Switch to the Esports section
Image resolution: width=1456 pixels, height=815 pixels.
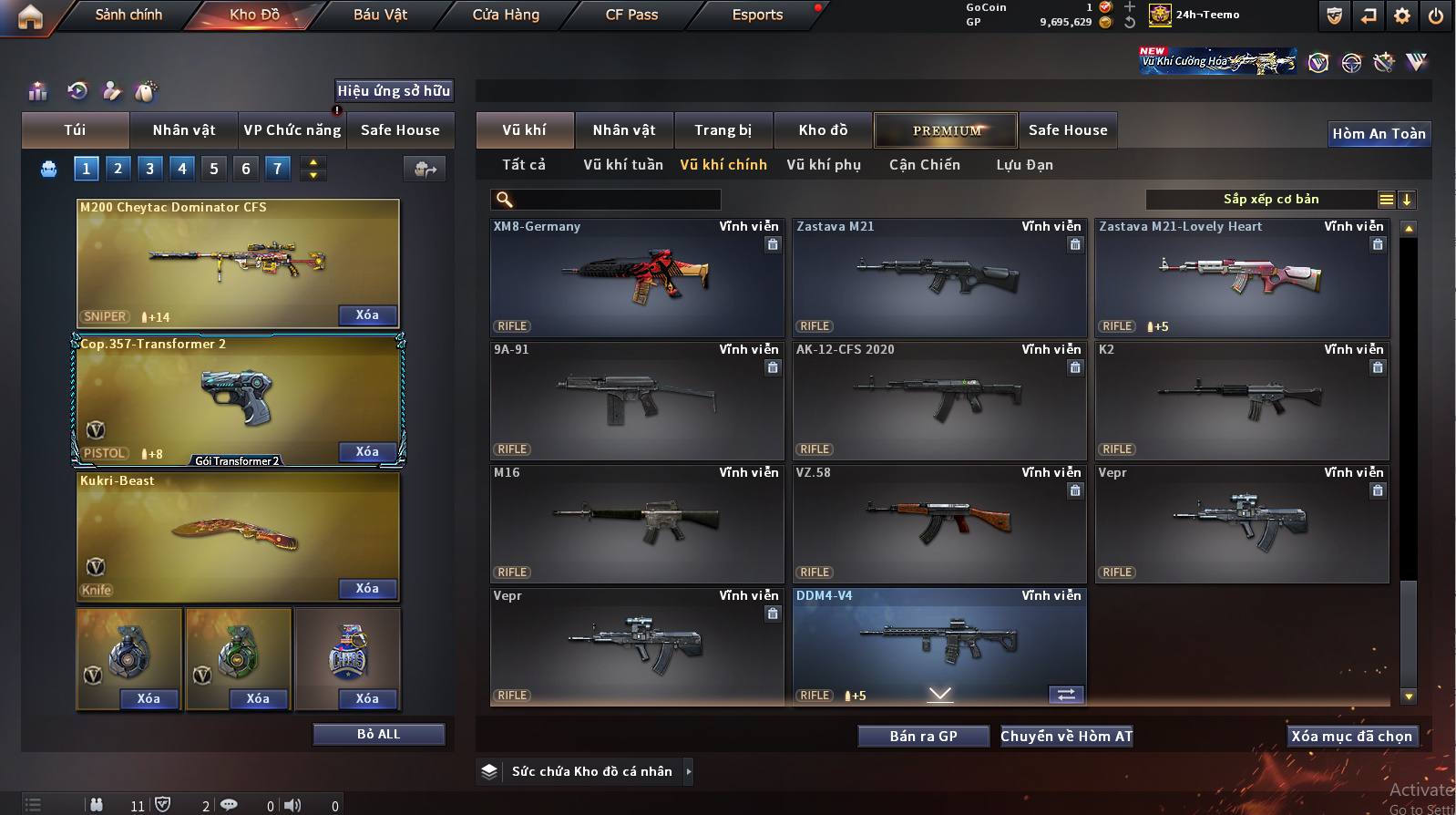[x=757, y=15]
